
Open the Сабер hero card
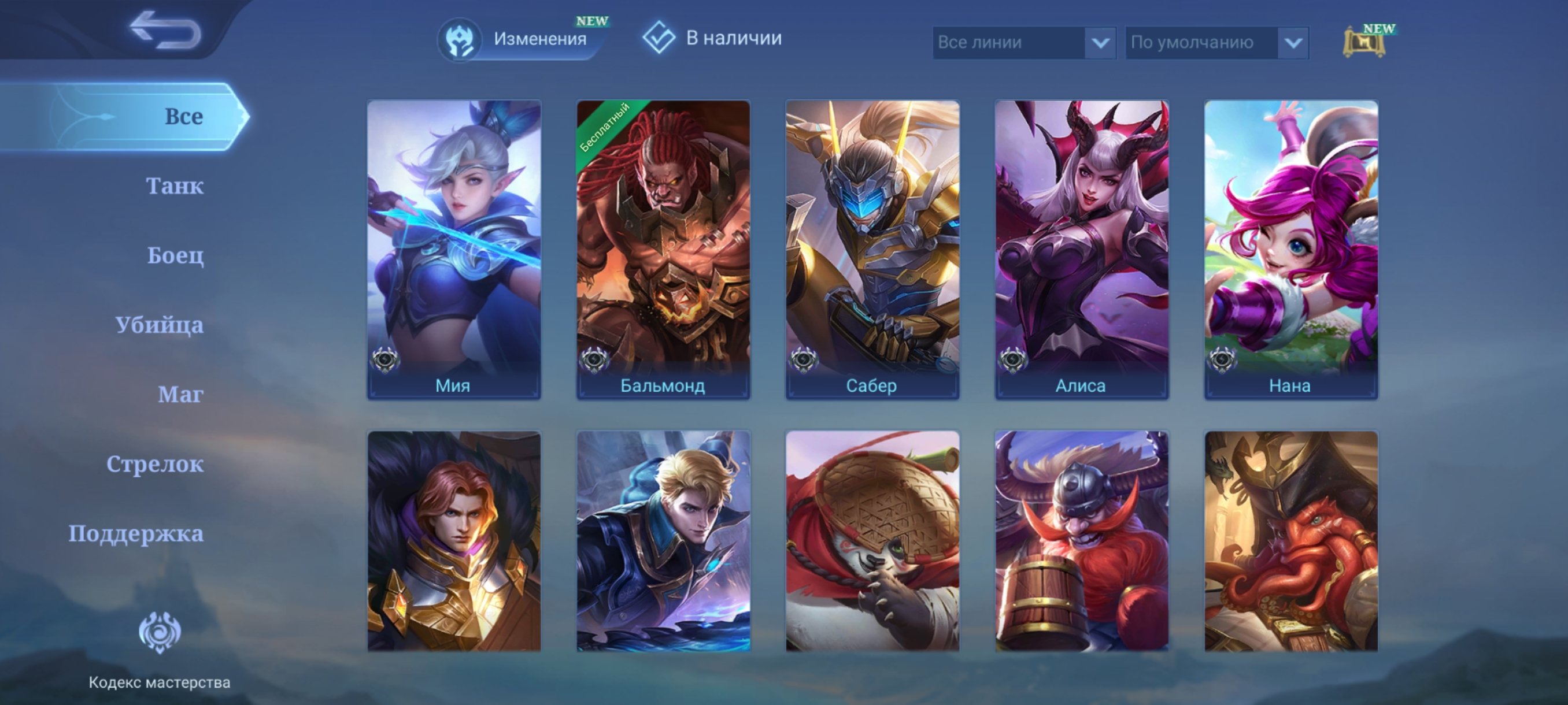(872, 250)
